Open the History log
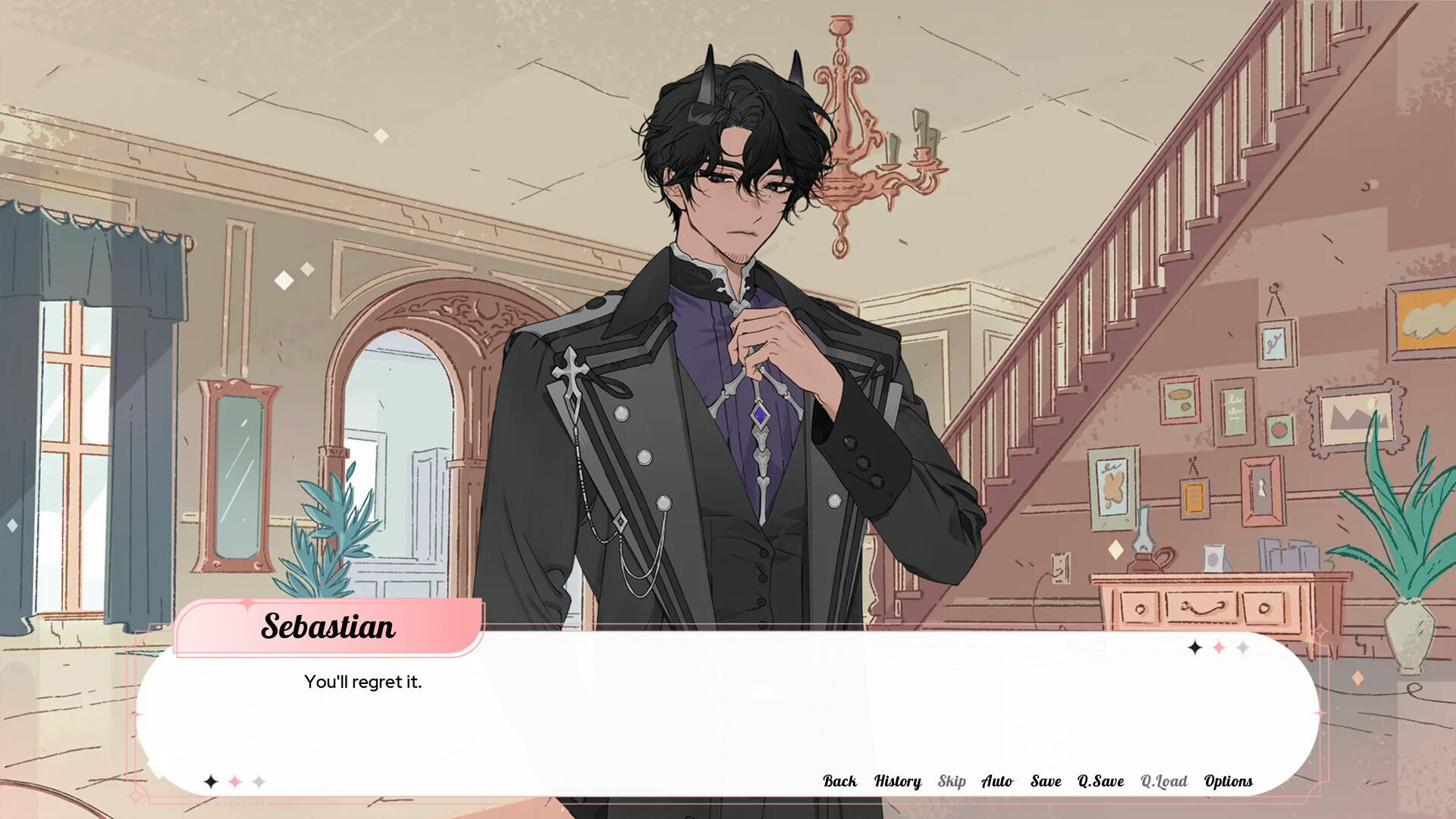This screenshot has height=819, width=1456. click(897, 780)
